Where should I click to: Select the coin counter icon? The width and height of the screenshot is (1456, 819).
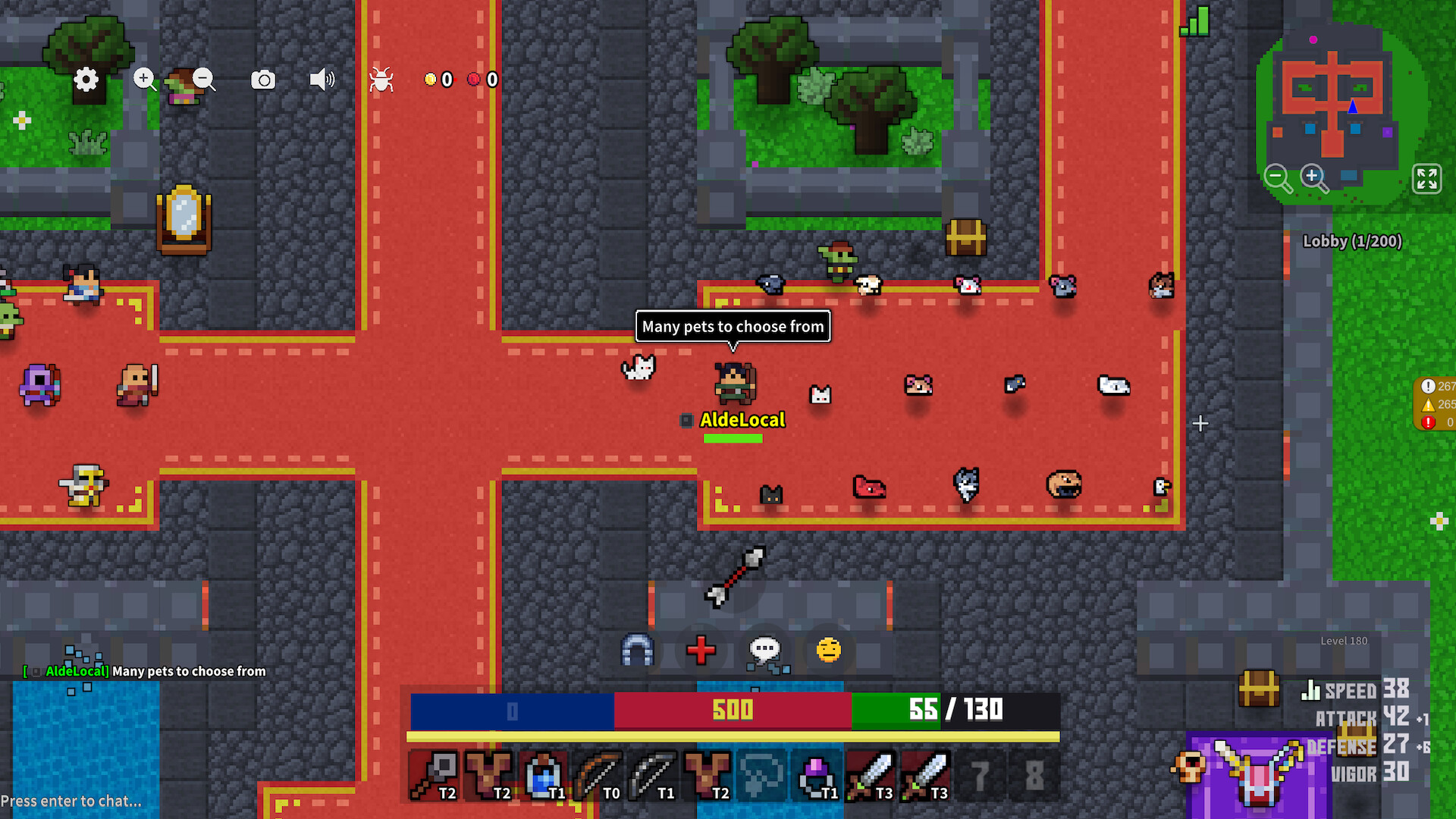click(x=431, y=79)
